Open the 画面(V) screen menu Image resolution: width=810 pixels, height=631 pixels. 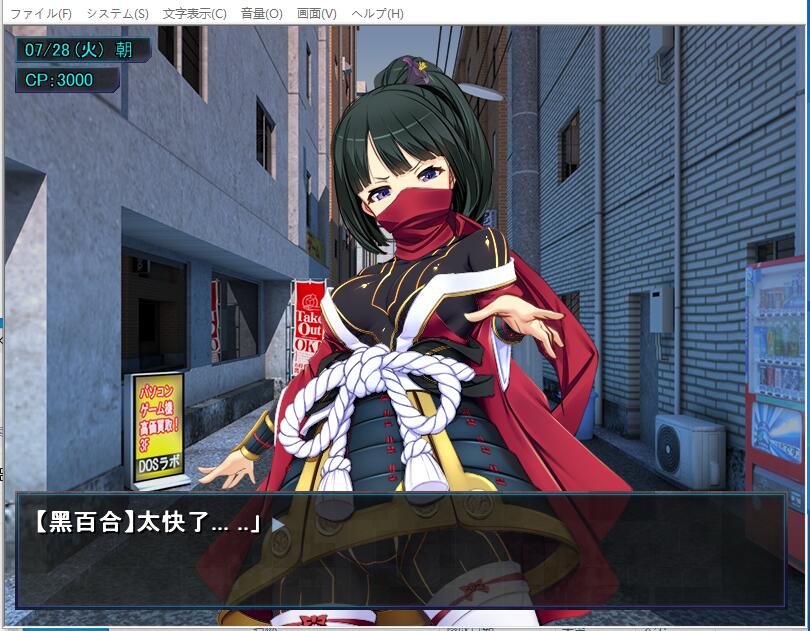(x=317, y=14)
